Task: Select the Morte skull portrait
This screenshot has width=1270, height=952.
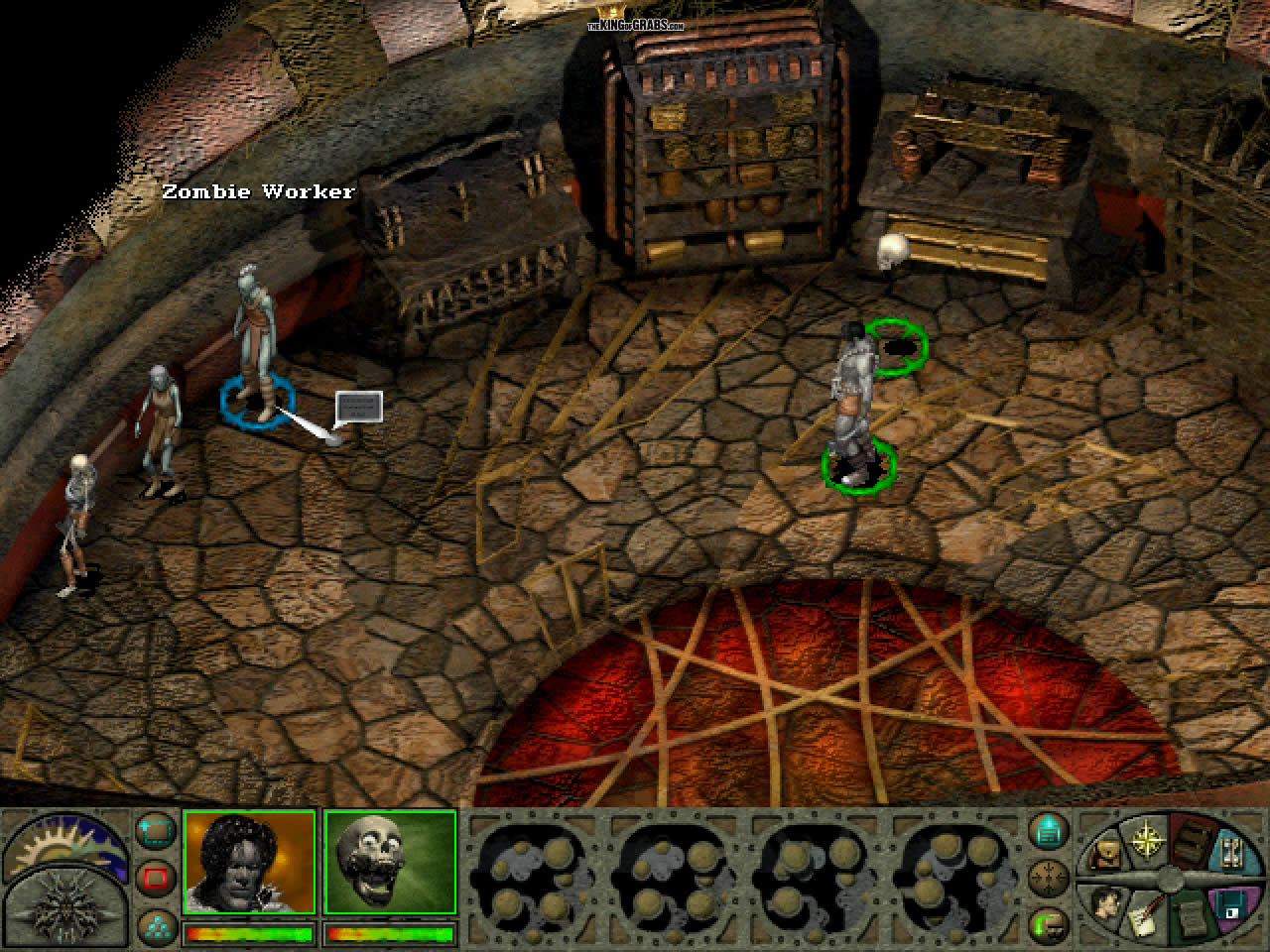Action: coord(390,862)
